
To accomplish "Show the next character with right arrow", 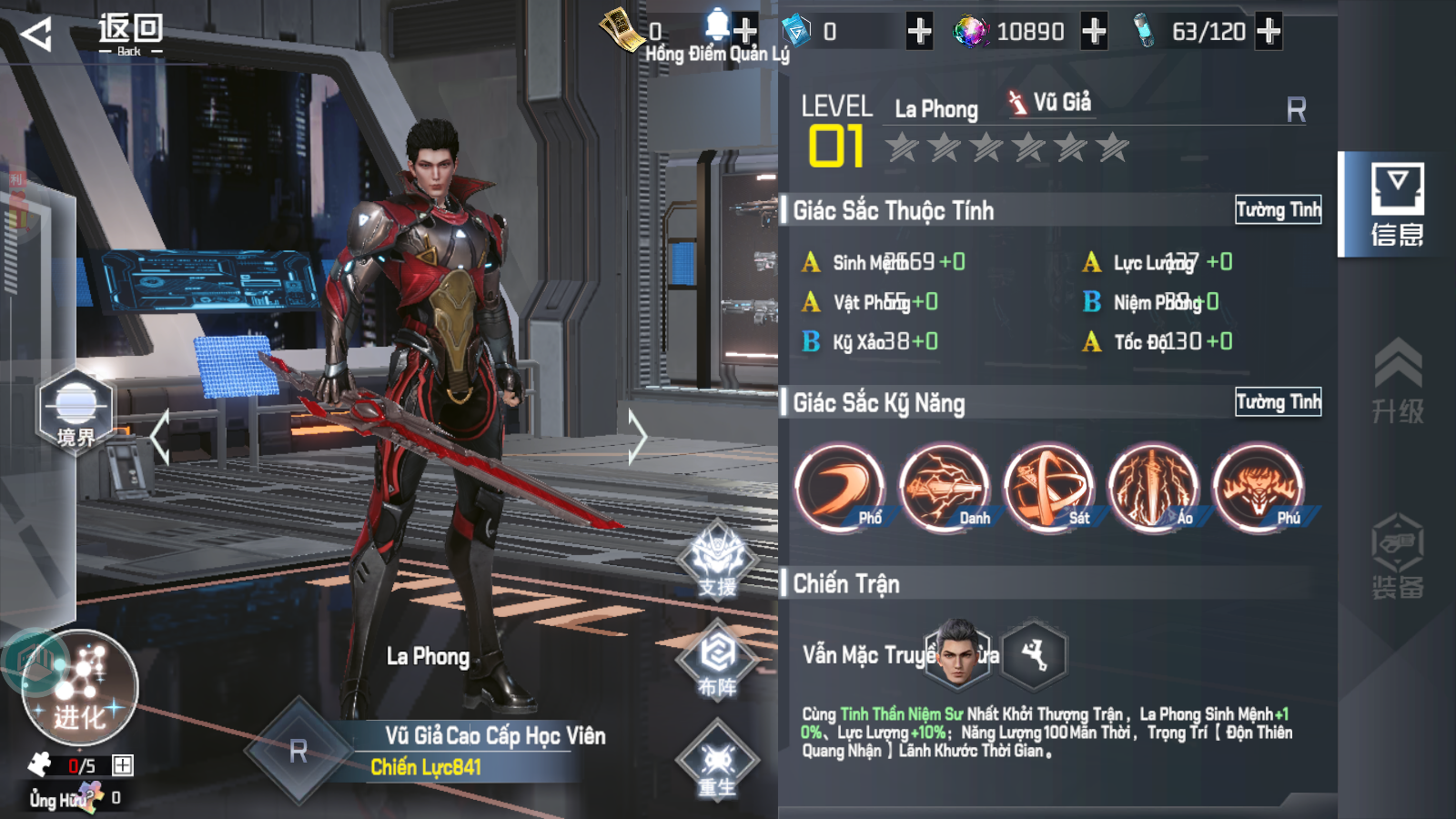I will coord(637,437).
